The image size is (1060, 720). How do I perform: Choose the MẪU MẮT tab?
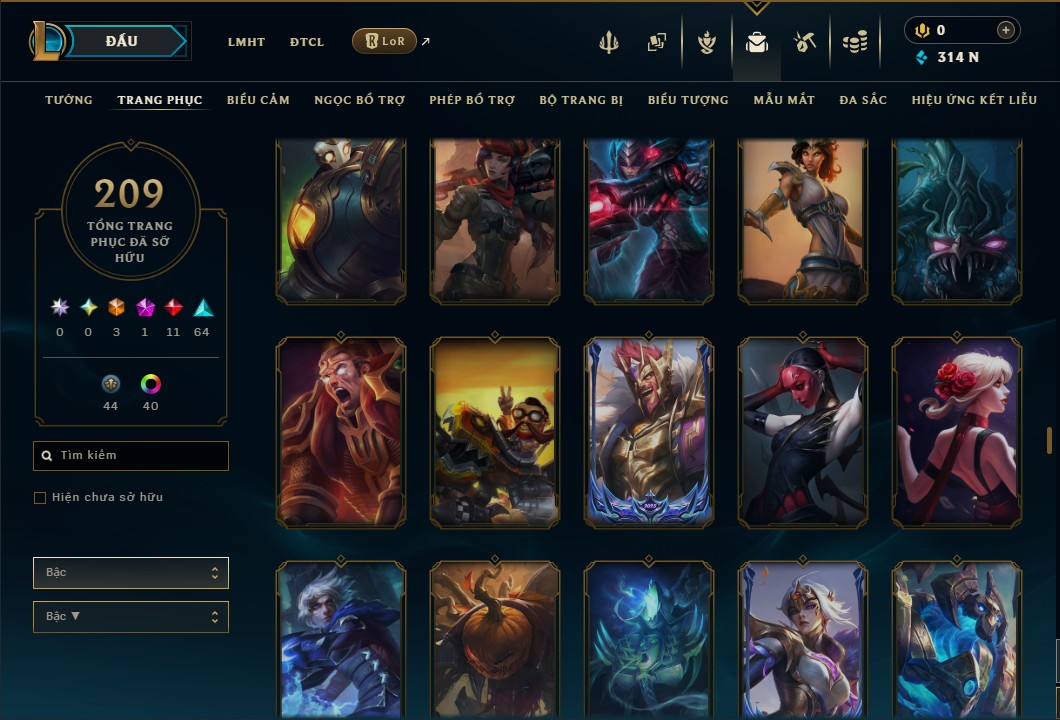[784, 100]
